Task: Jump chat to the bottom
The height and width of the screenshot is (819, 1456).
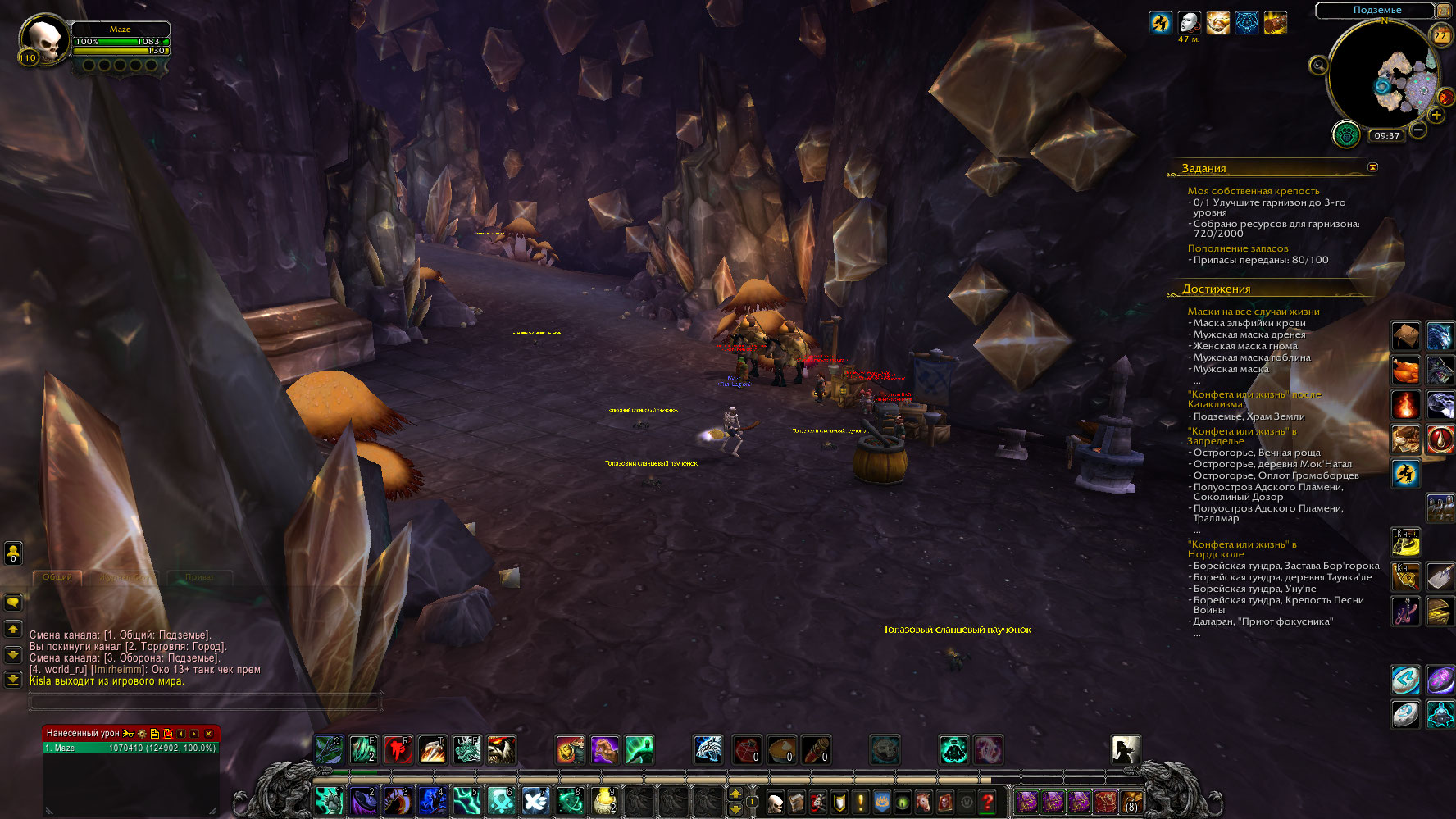Action: click(x=13, y=679)
